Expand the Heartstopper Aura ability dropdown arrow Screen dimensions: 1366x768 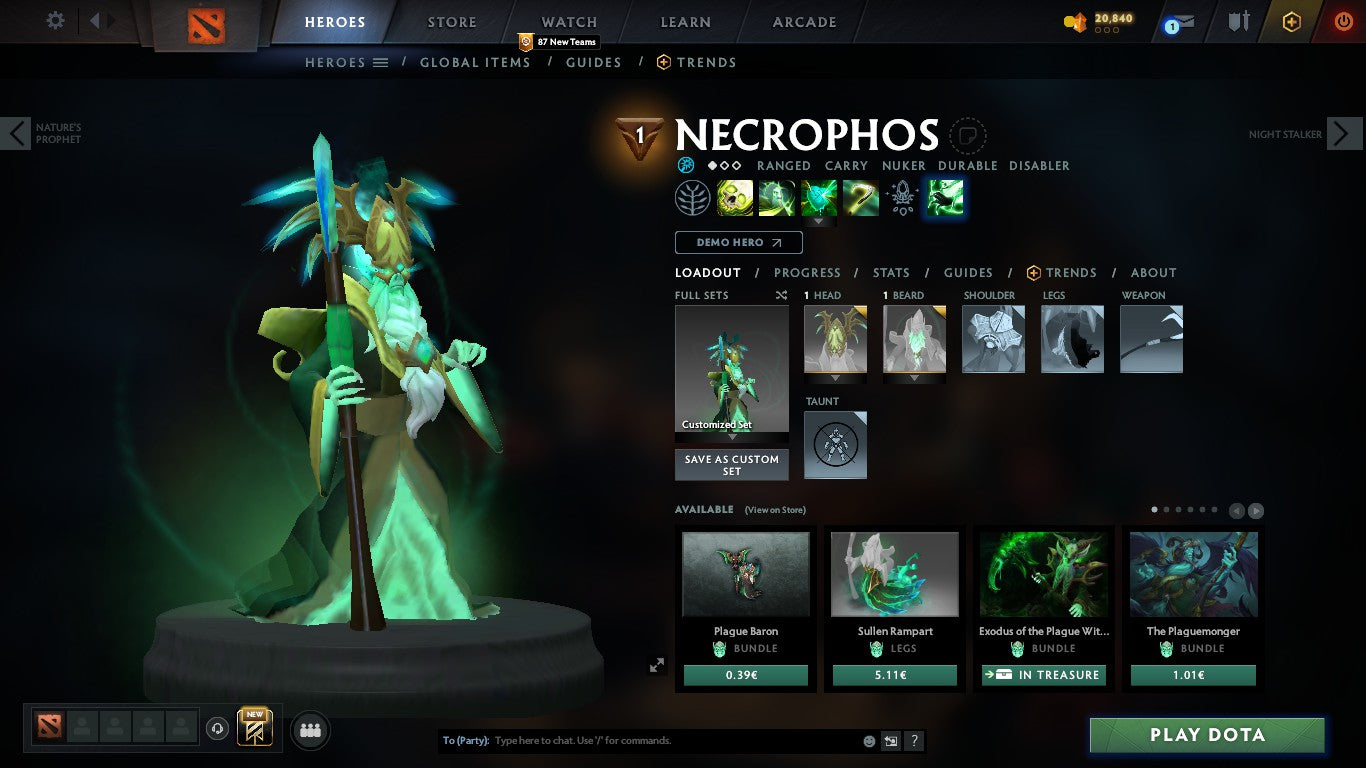coord(818,222)
